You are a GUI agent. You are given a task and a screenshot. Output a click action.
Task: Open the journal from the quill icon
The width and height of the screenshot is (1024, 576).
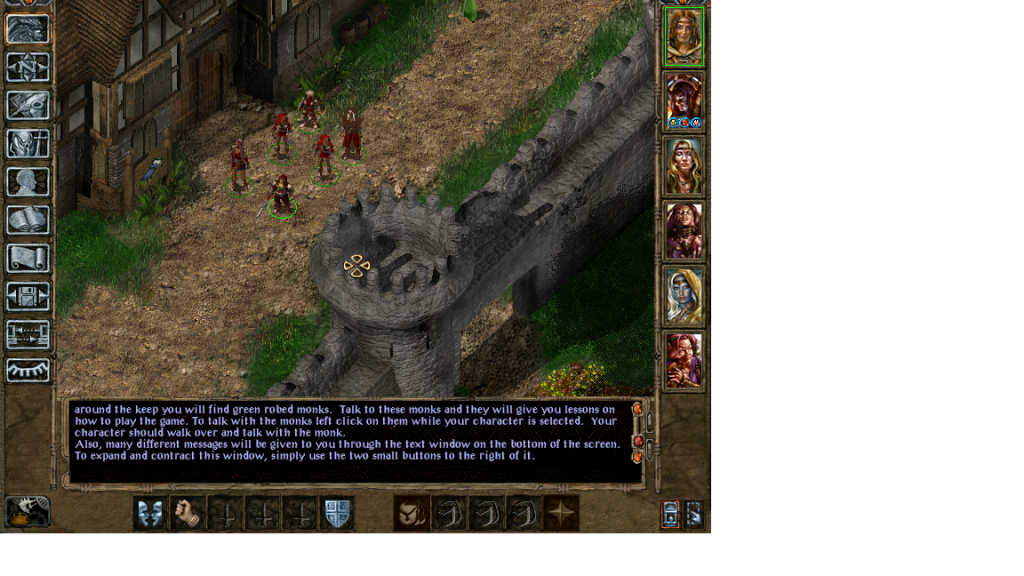28,105
